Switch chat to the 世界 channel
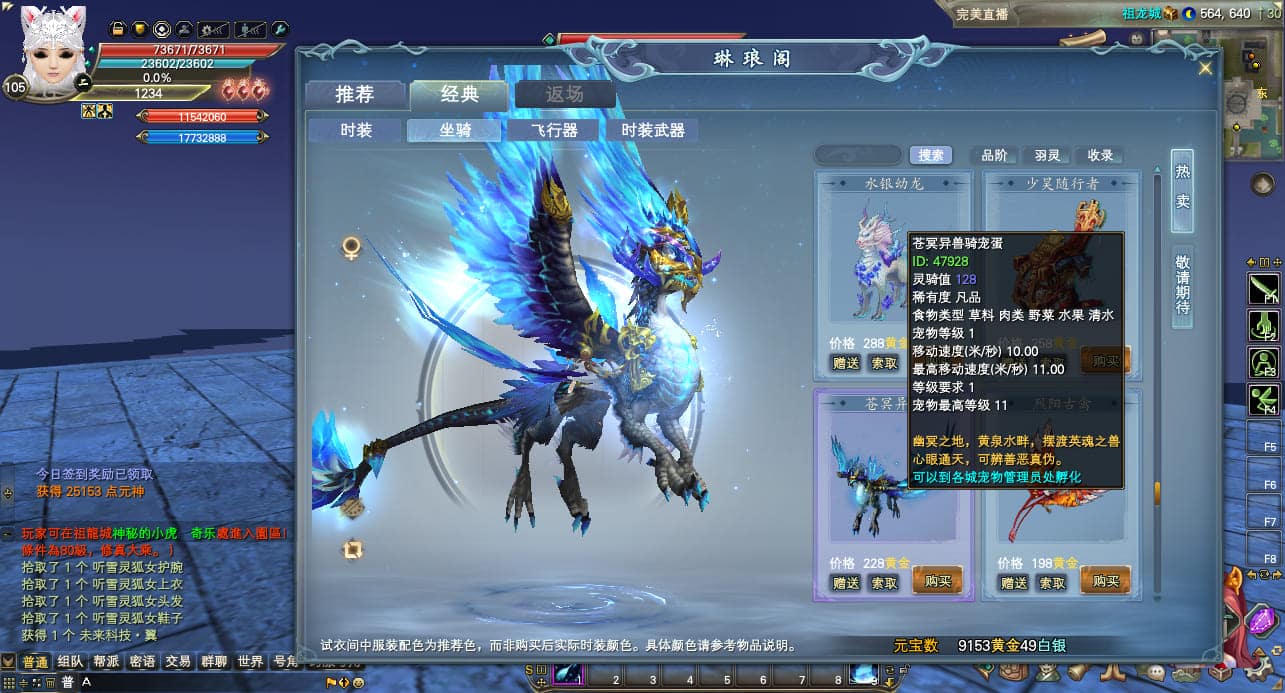Screen dimensions: 1285x693 point(251,661)
